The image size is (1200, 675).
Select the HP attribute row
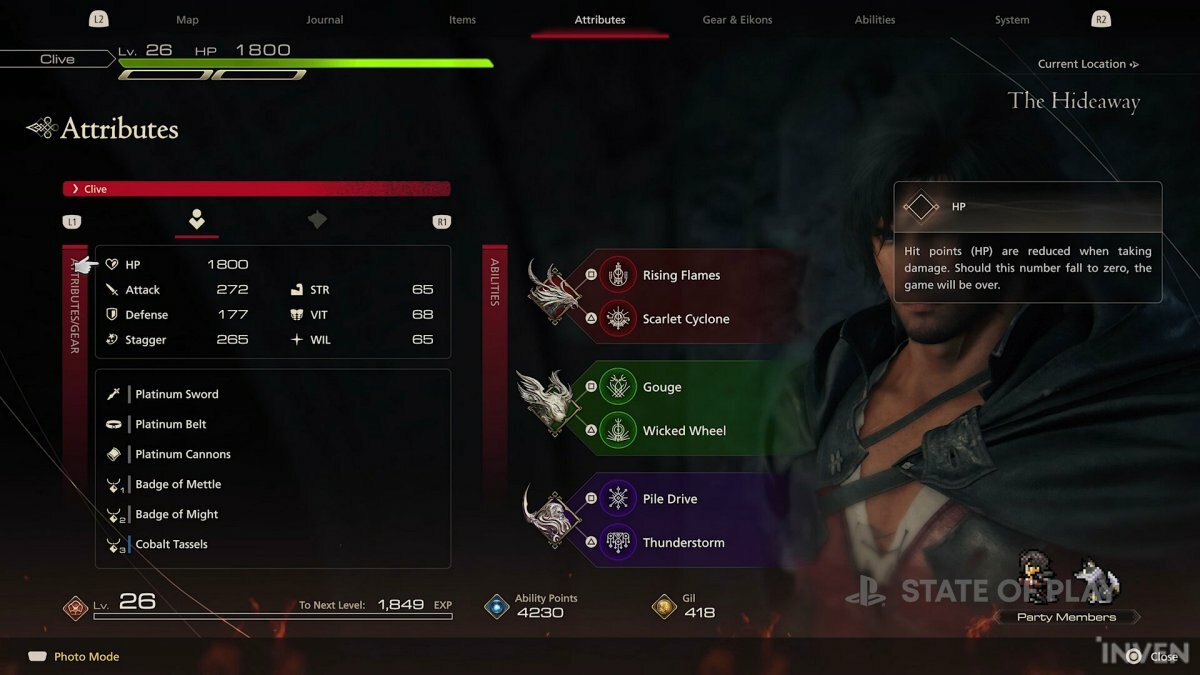[178, 265]
